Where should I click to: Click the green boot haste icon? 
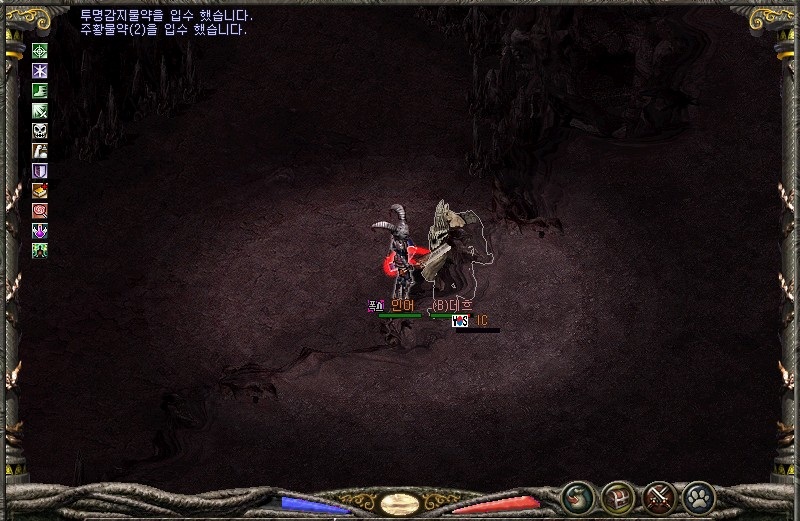40,91
